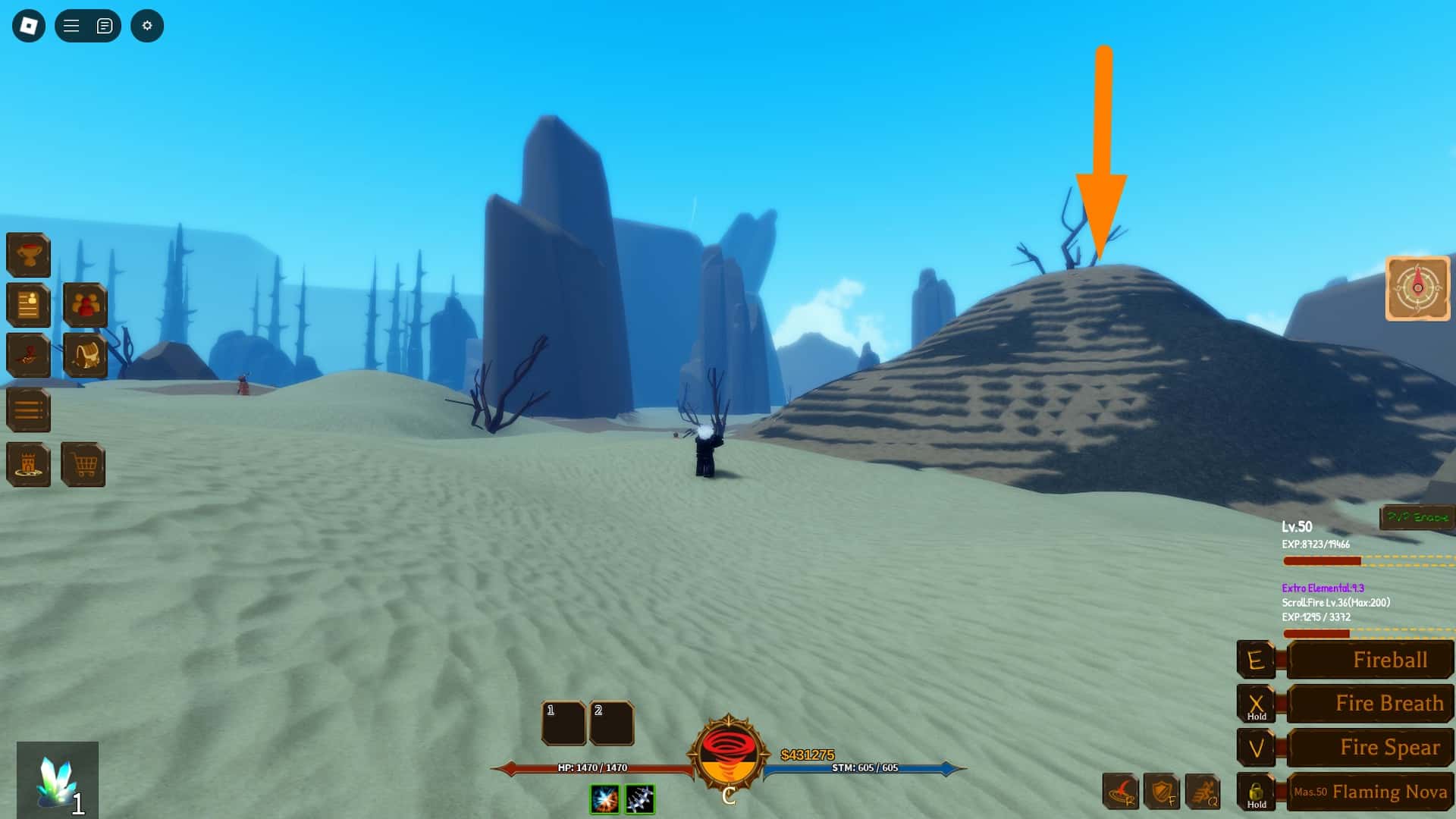Open the trophy achievements panel
This screenshot has height=819, width=1456.
tap(28, 255)
